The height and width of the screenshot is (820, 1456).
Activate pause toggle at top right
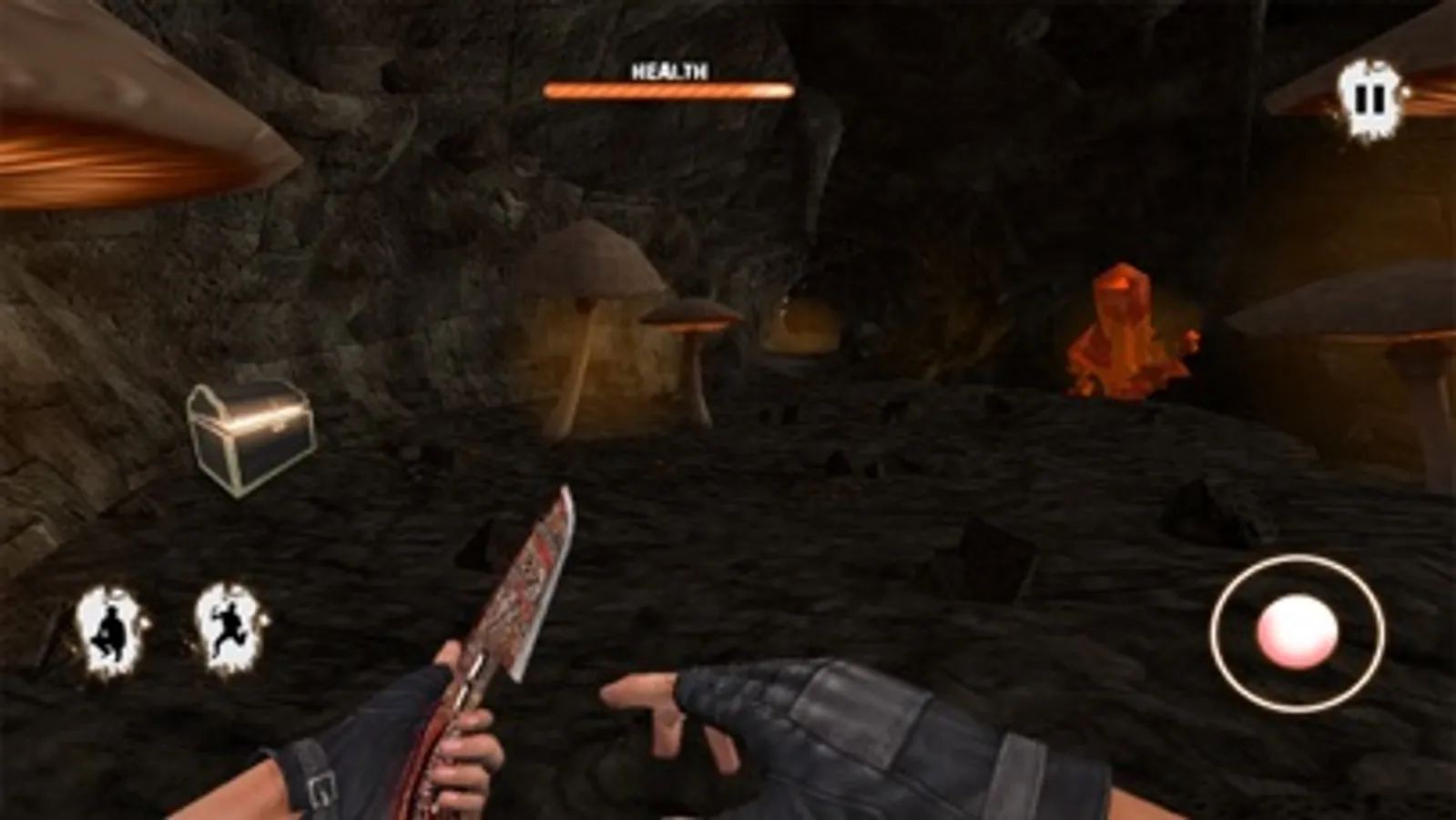[x=1367, y=98]
